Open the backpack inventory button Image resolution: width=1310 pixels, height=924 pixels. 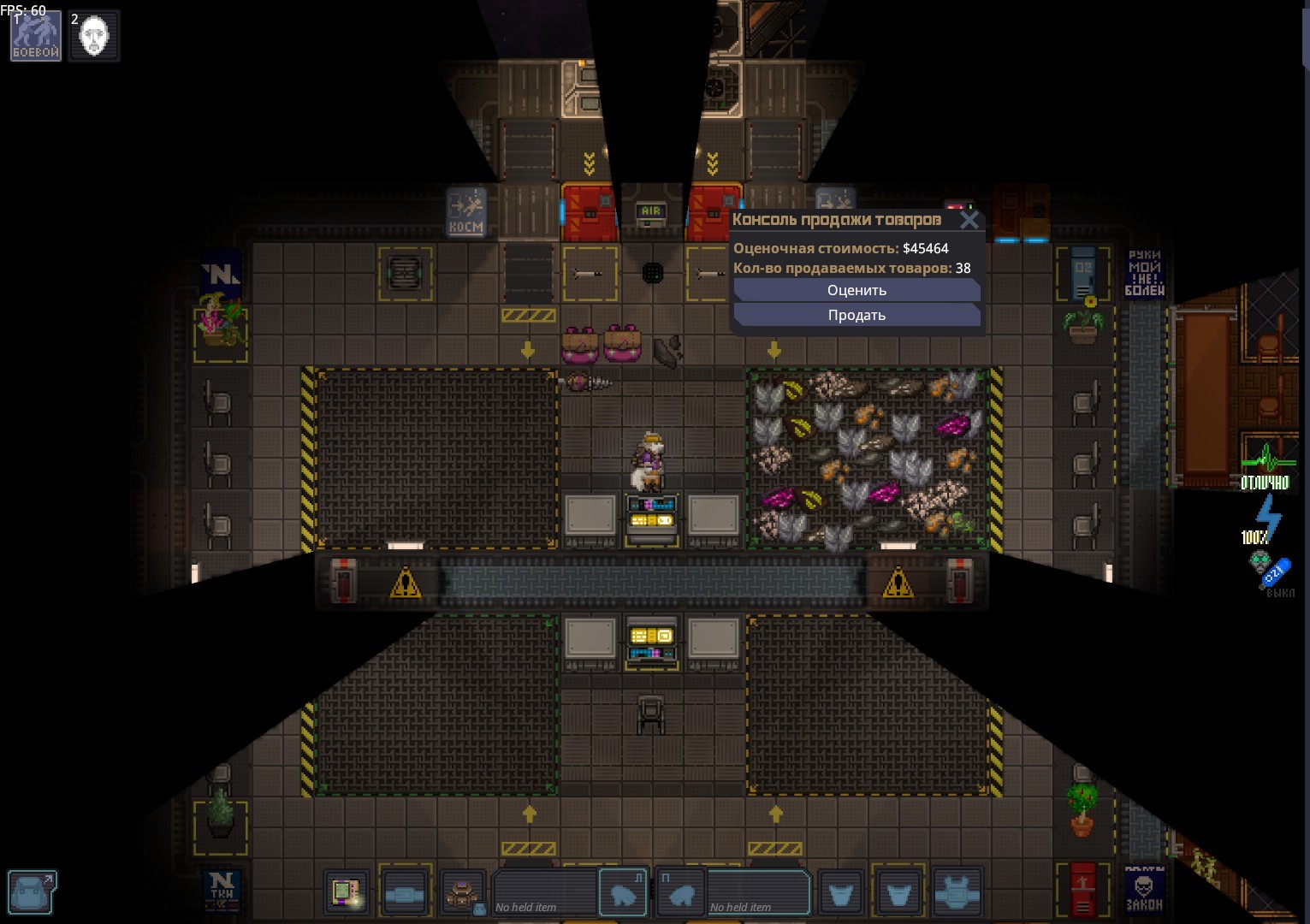click(x=33, y=892)
